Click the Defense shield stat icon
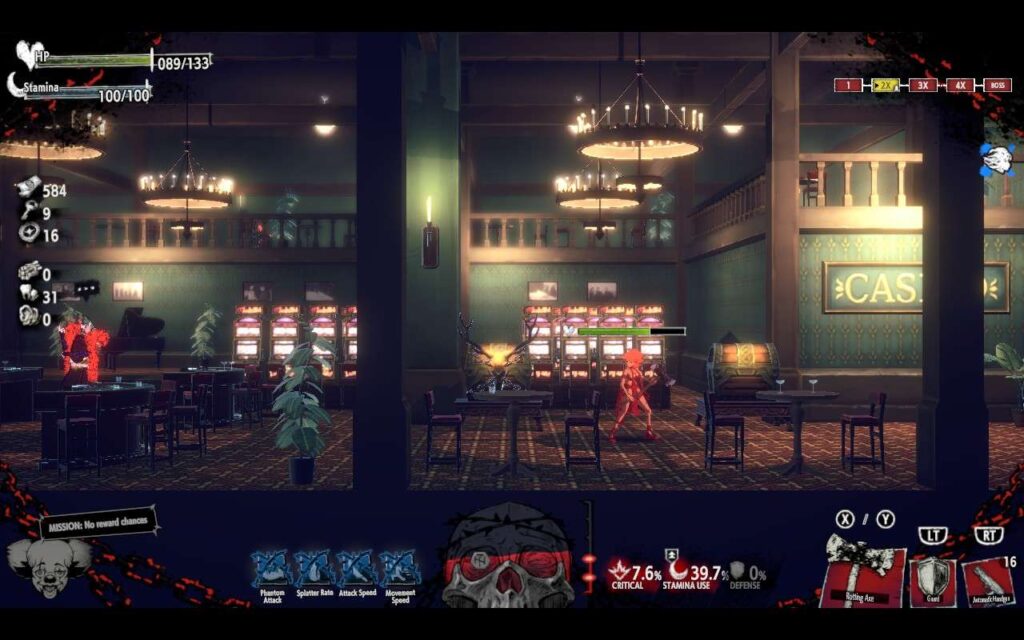The width and height of the screenshot is (1024, 640). (738, 570)
